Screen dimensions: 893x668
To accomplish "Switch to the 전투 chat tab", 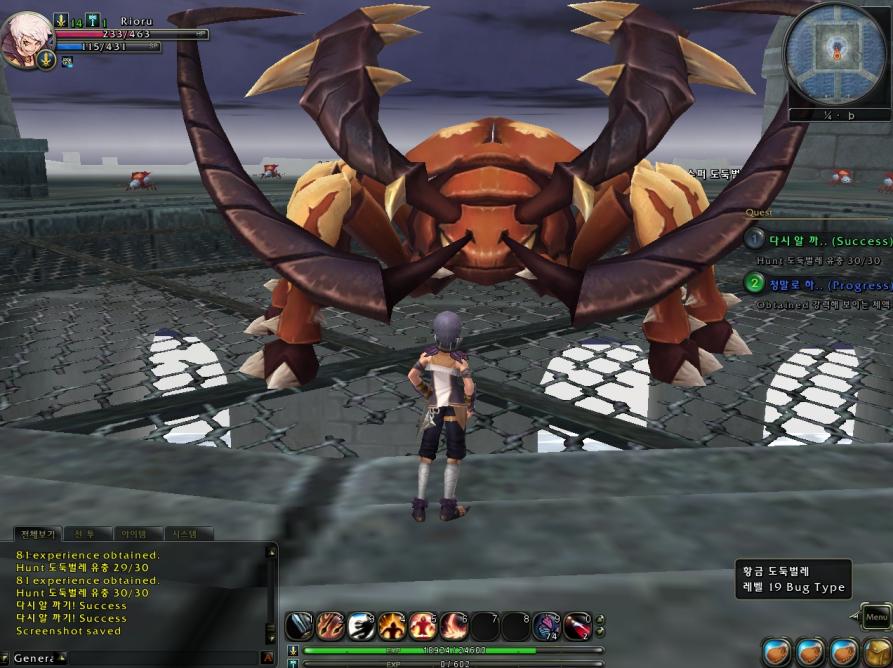I will pyautogui.click(x=85, y=534).
